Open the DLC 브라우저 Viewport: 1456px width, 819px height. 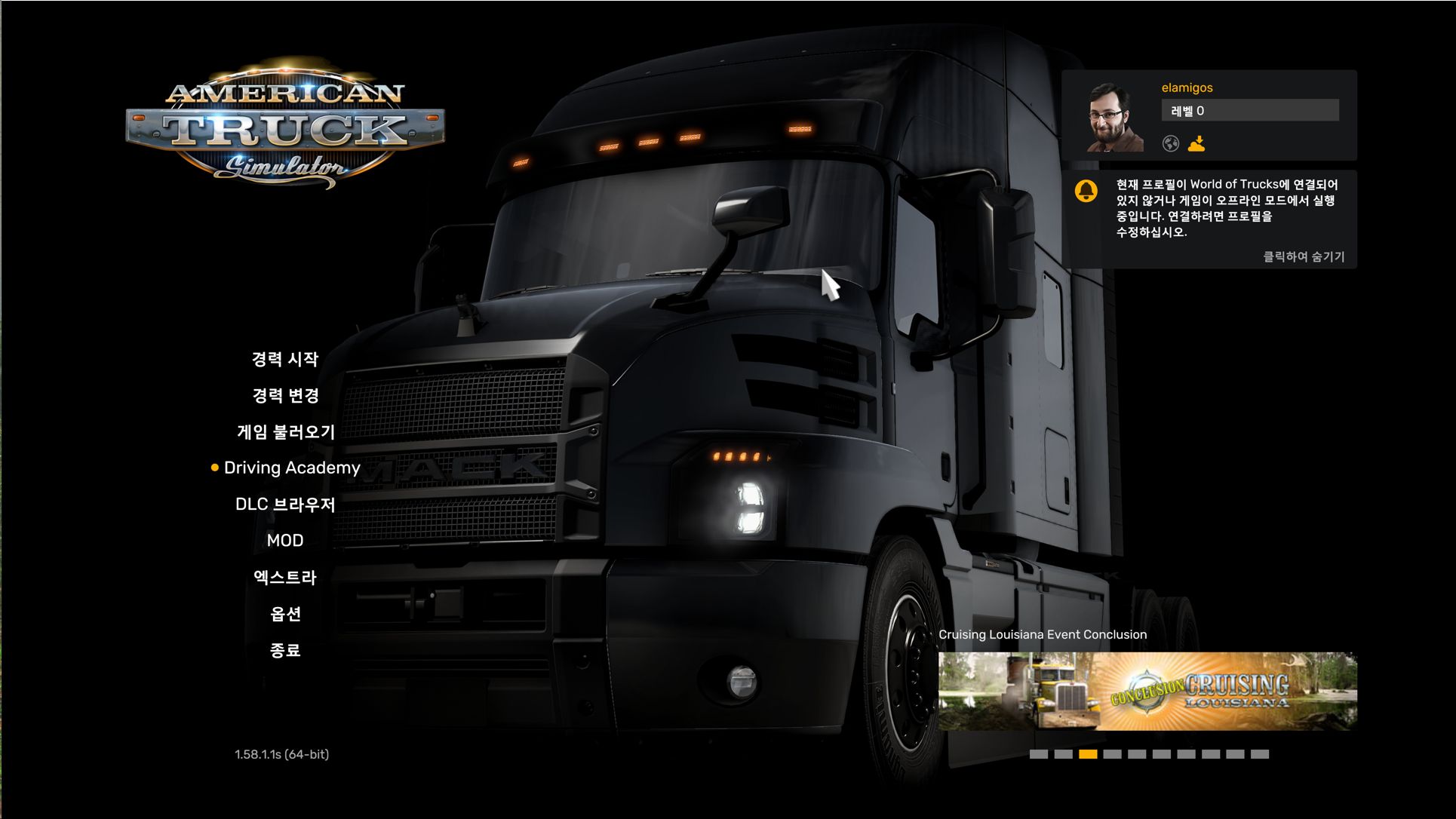click(x=285, y=504)
